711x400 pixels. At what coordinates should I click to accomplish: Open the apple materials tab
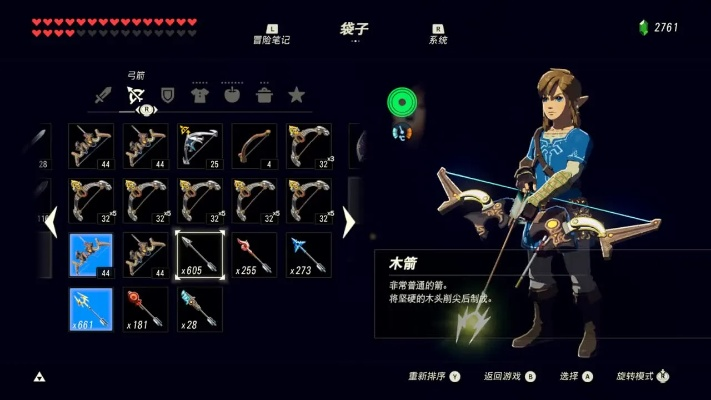tap(232, 96)
